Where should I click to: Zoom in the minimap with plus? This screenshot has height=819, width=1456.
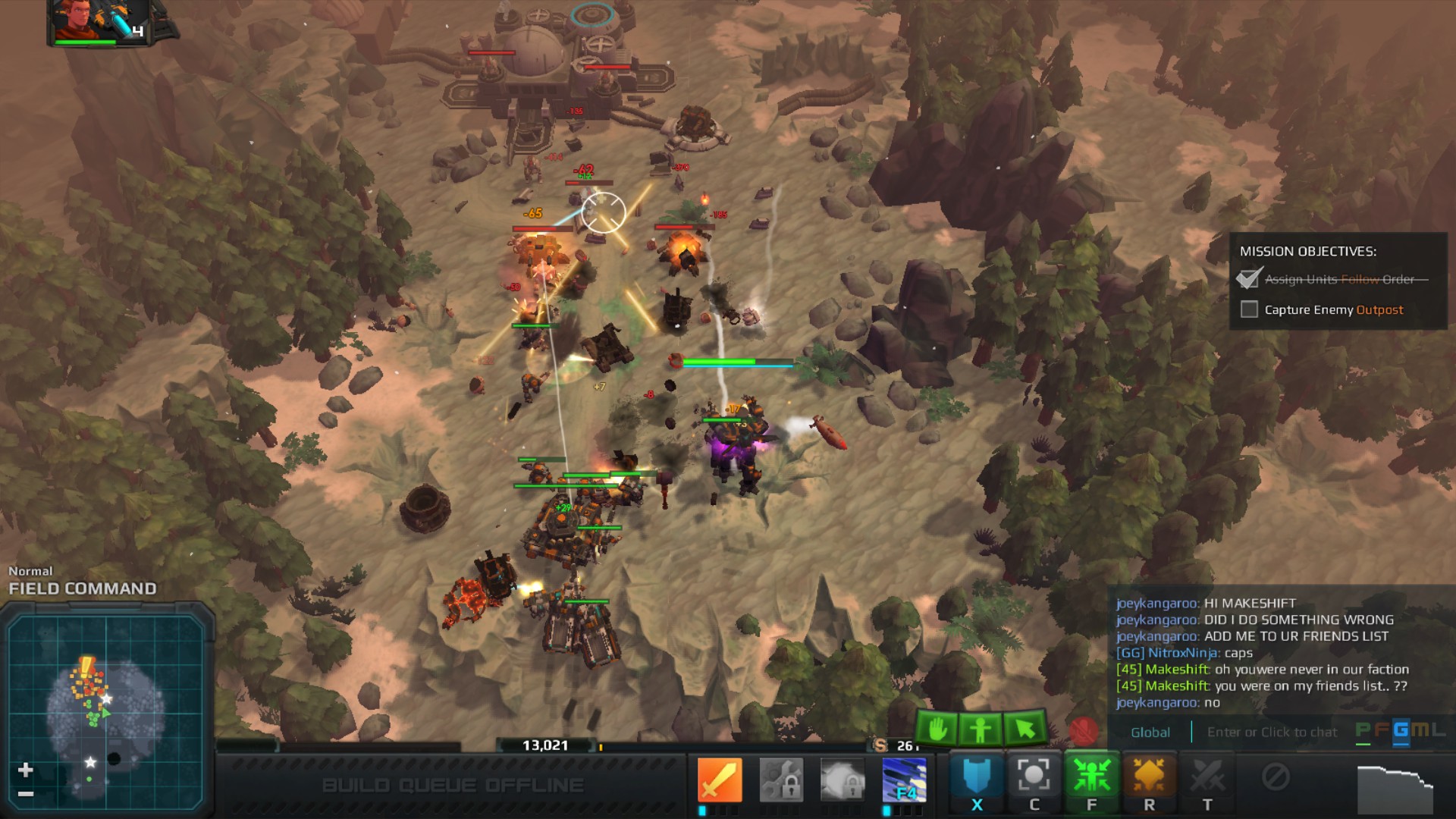pos(25,770)
